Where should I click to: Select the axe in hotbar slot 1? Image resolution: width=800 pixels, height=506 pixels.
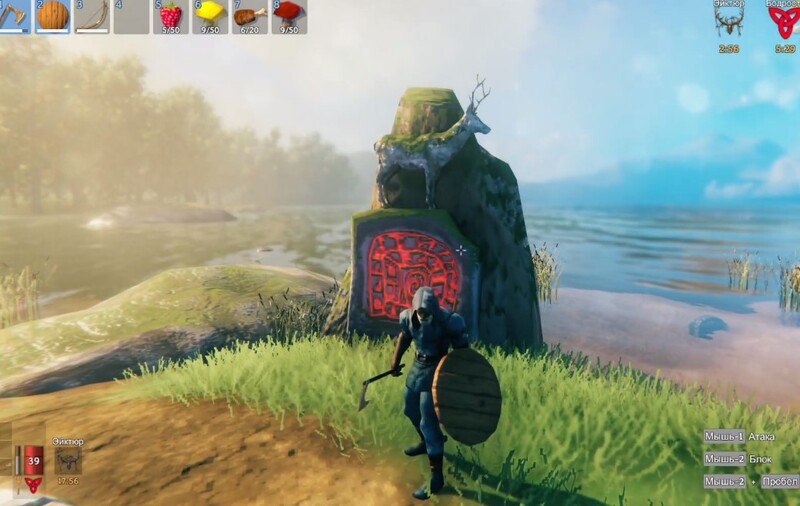13,16
